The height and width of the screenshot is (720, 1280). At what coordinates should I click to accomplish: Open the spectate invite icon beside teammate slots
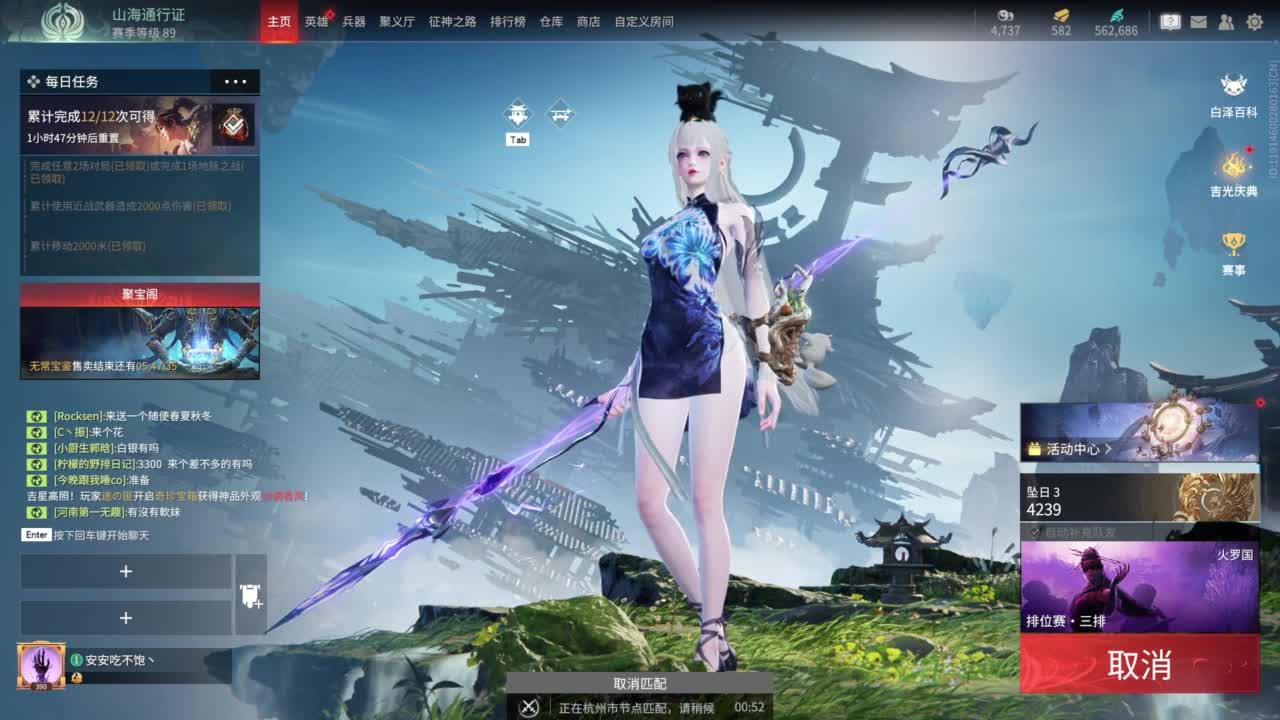tap(250, 595)
